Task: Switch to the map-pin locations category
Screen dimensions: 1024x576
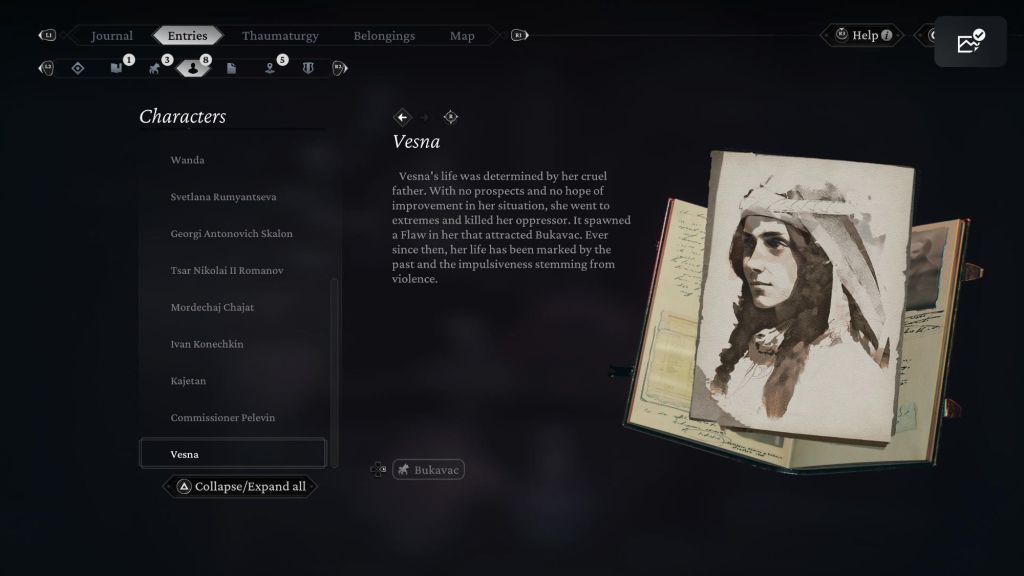Action: [270, 68]
